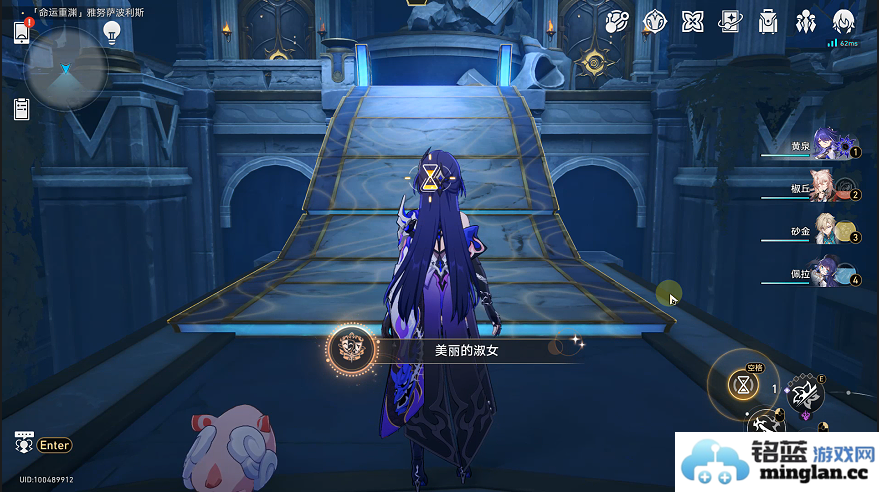879x492 pixels.
Task: Open the team lineup icon
Action: click(806, 22)
